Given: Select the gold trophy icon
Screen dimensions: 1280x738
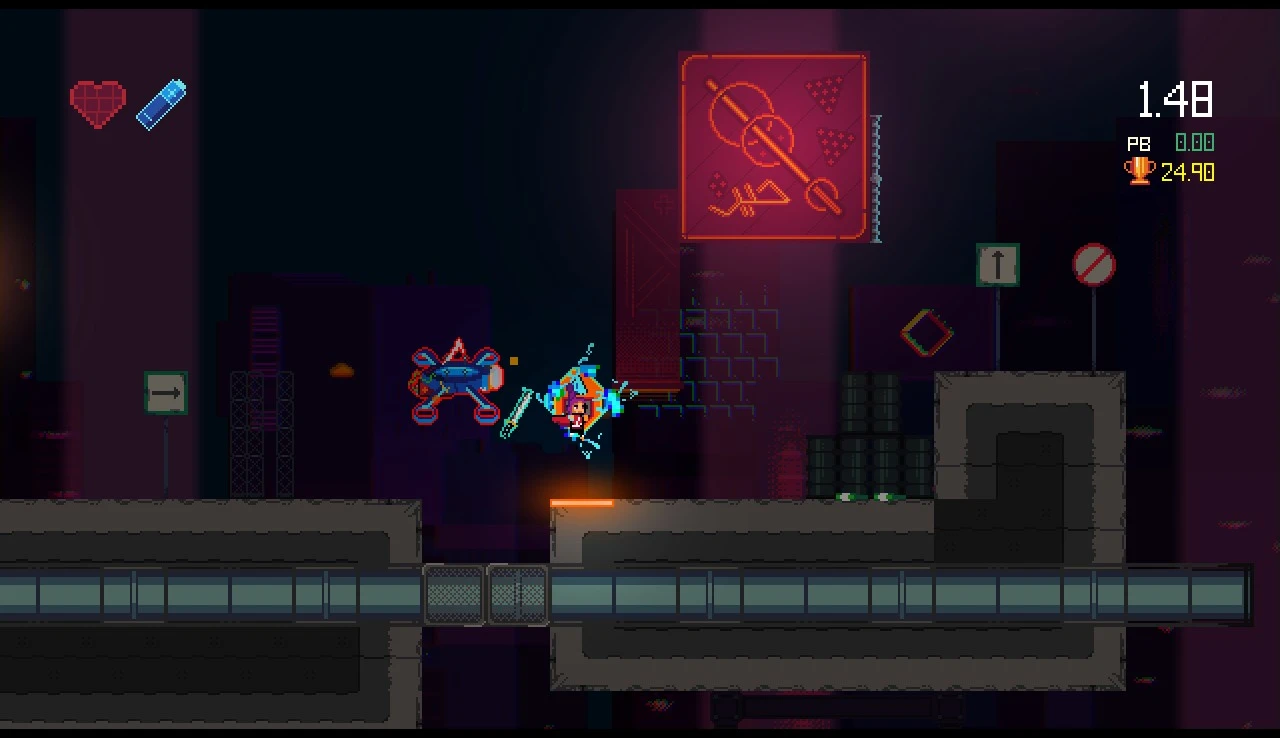Looking at the screenshot, I should [x=1139, y=171].
